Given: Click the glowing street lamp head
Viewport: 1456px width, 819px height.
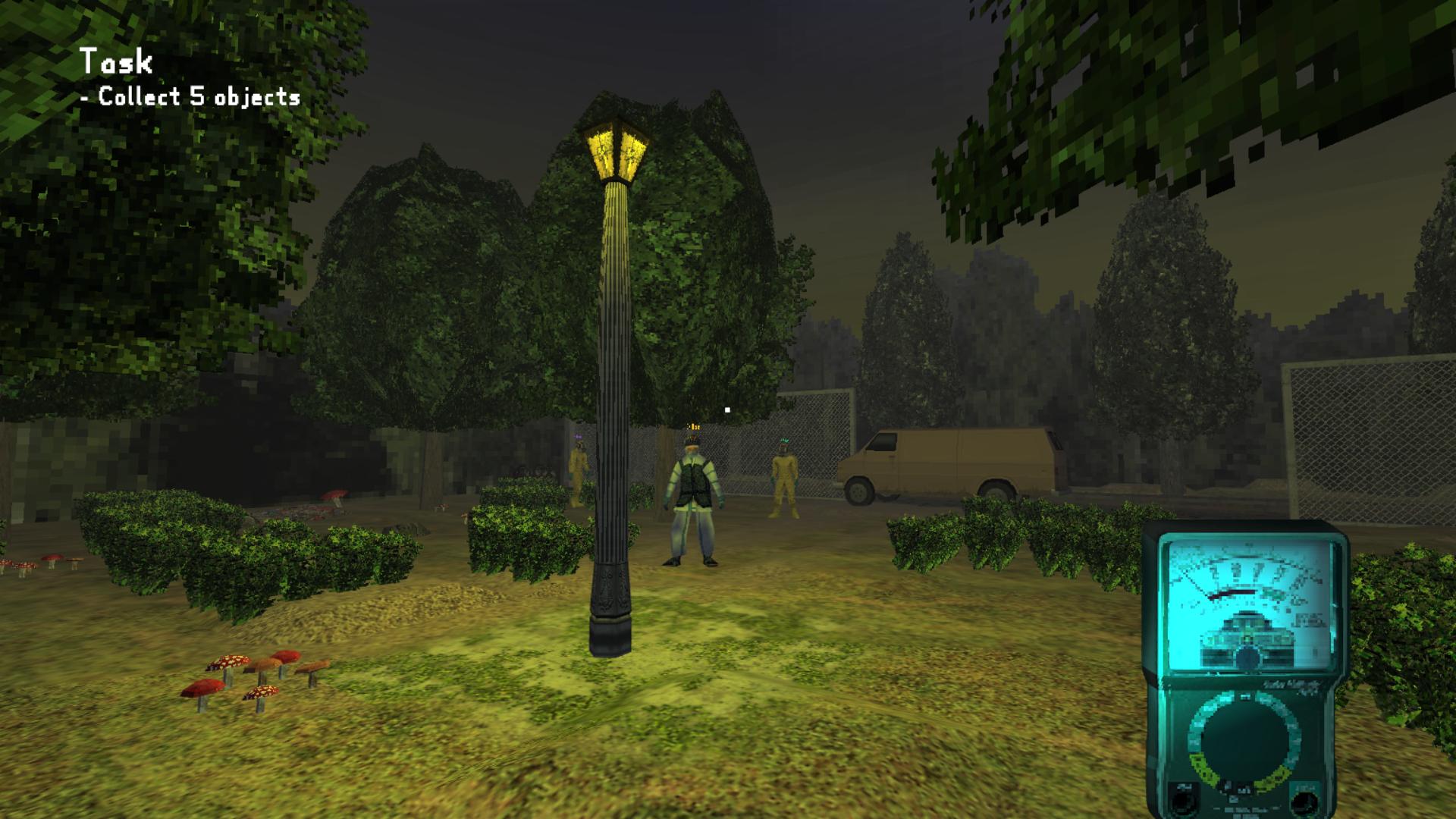Looking at the screenshot, I should [x=614, y=150].
